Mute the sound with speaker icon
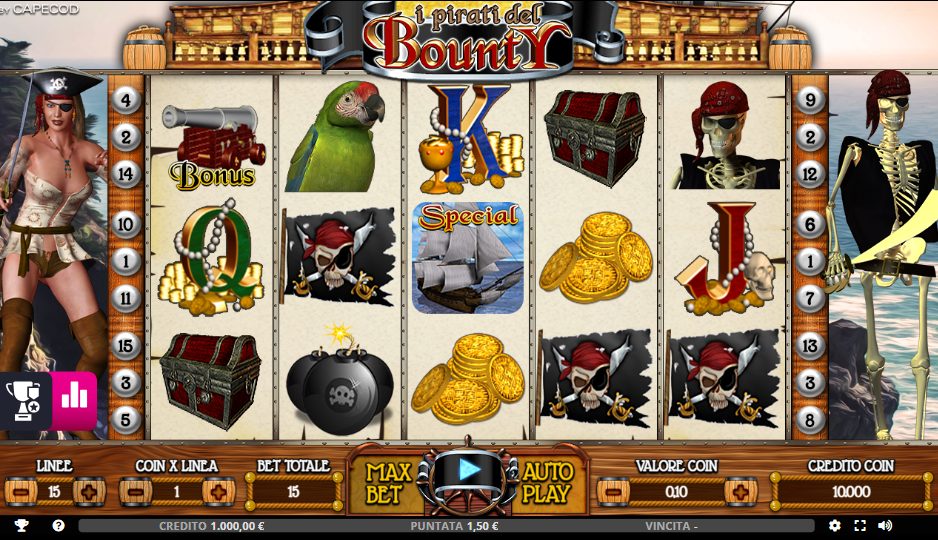Viewport: 938px width, 540px height. click(885, 525)
